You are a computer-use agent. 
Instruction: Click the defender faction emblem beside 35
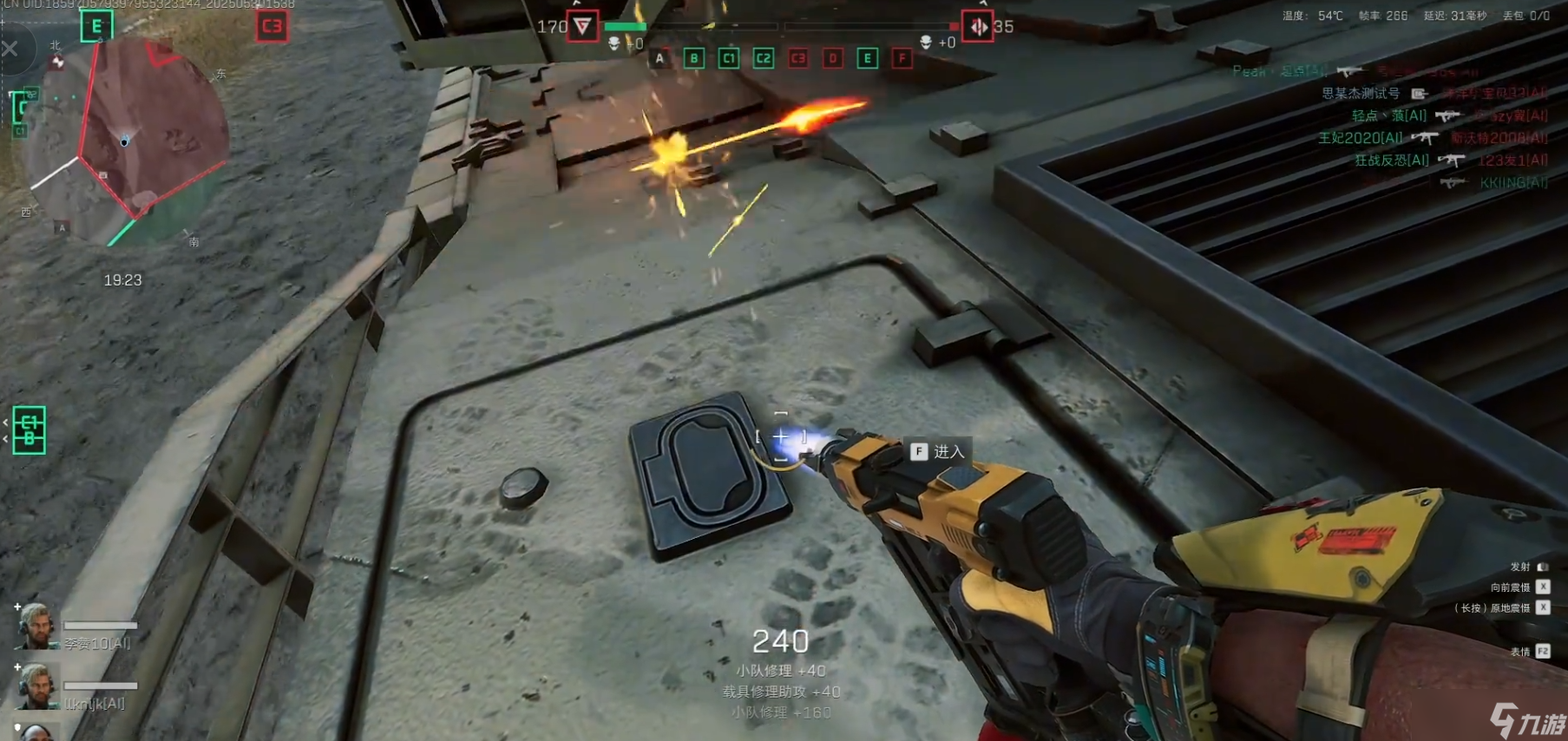978,27
